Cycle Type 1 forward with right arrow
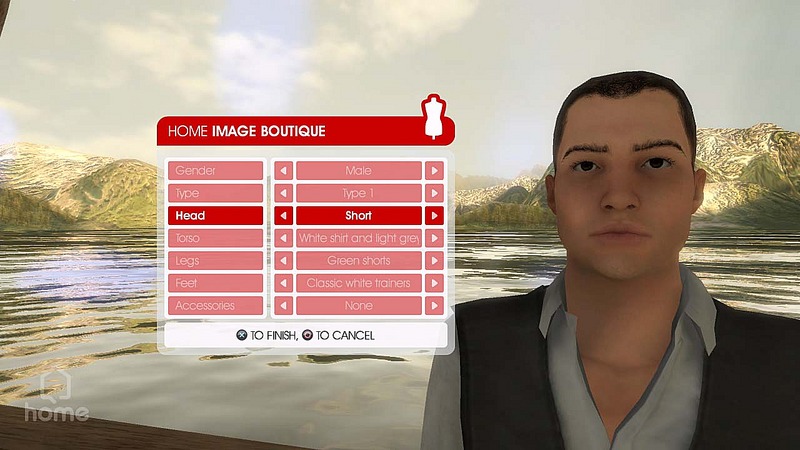This screenshot has width=800, height=450. point(434,193)
